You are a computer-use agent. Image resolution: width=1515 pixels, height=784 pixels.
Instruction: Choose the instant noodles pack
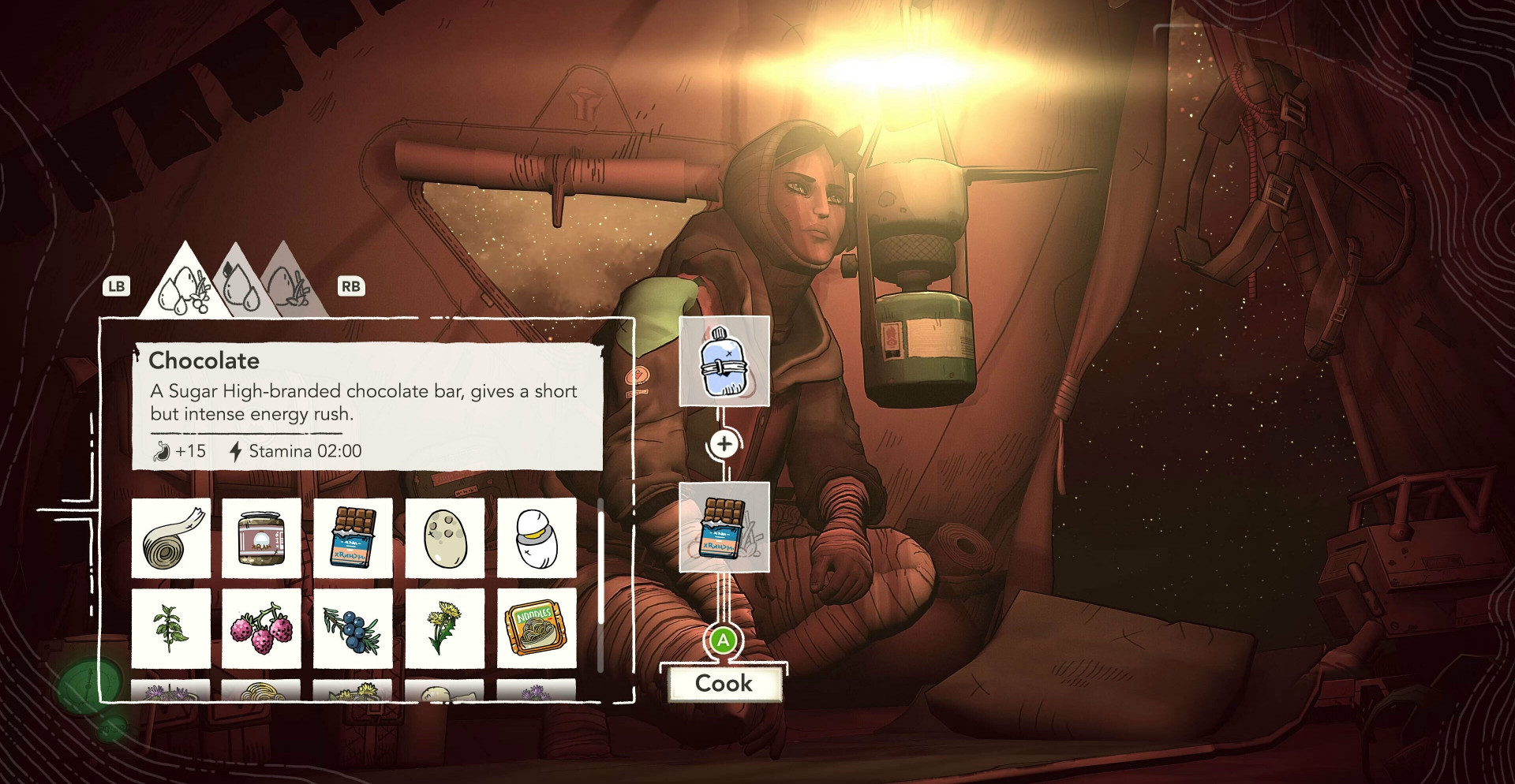[x=537, y=628]
